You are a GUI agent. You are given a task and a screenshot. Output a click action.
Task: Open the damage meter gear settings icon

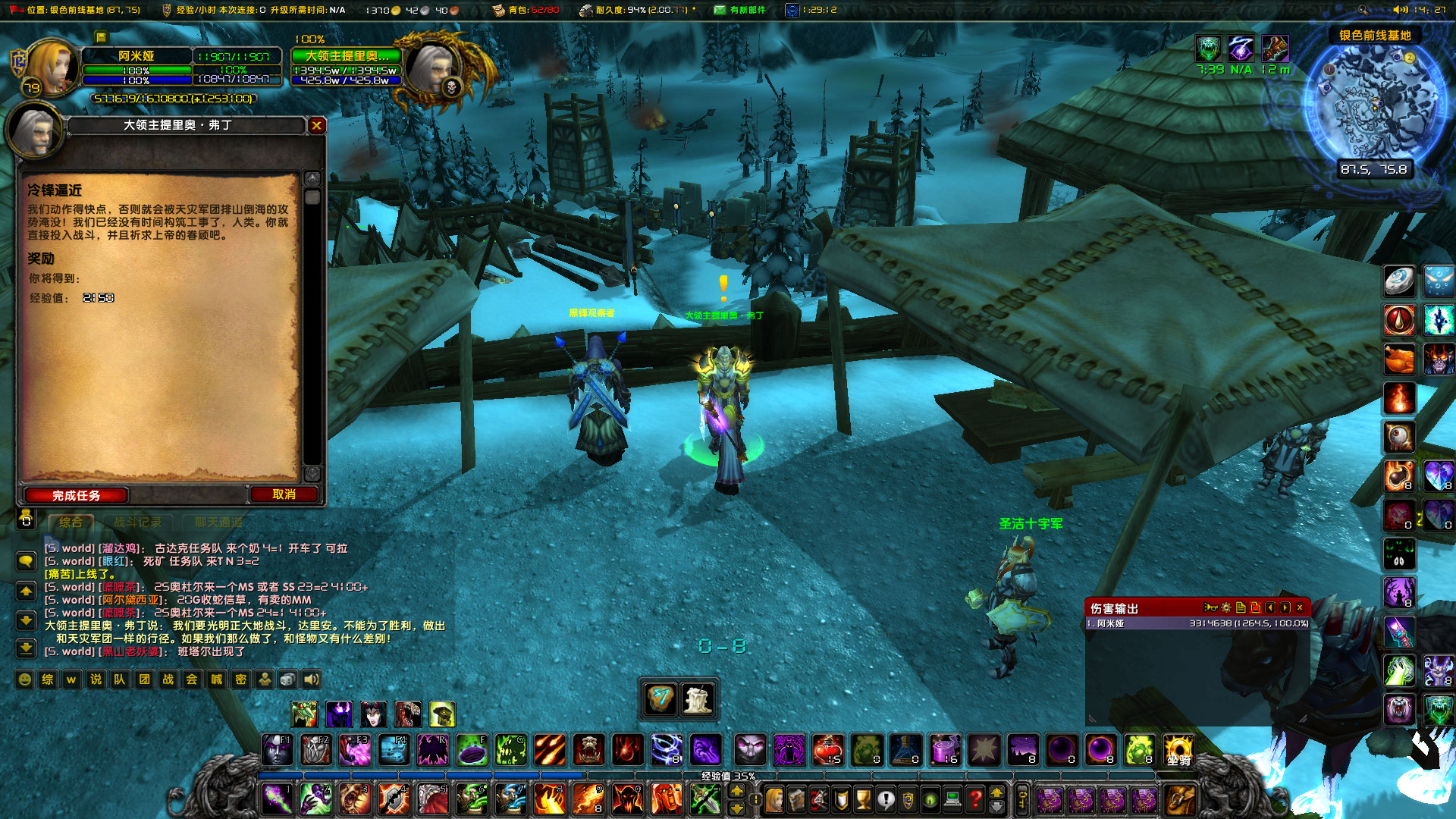[1226, 607]
